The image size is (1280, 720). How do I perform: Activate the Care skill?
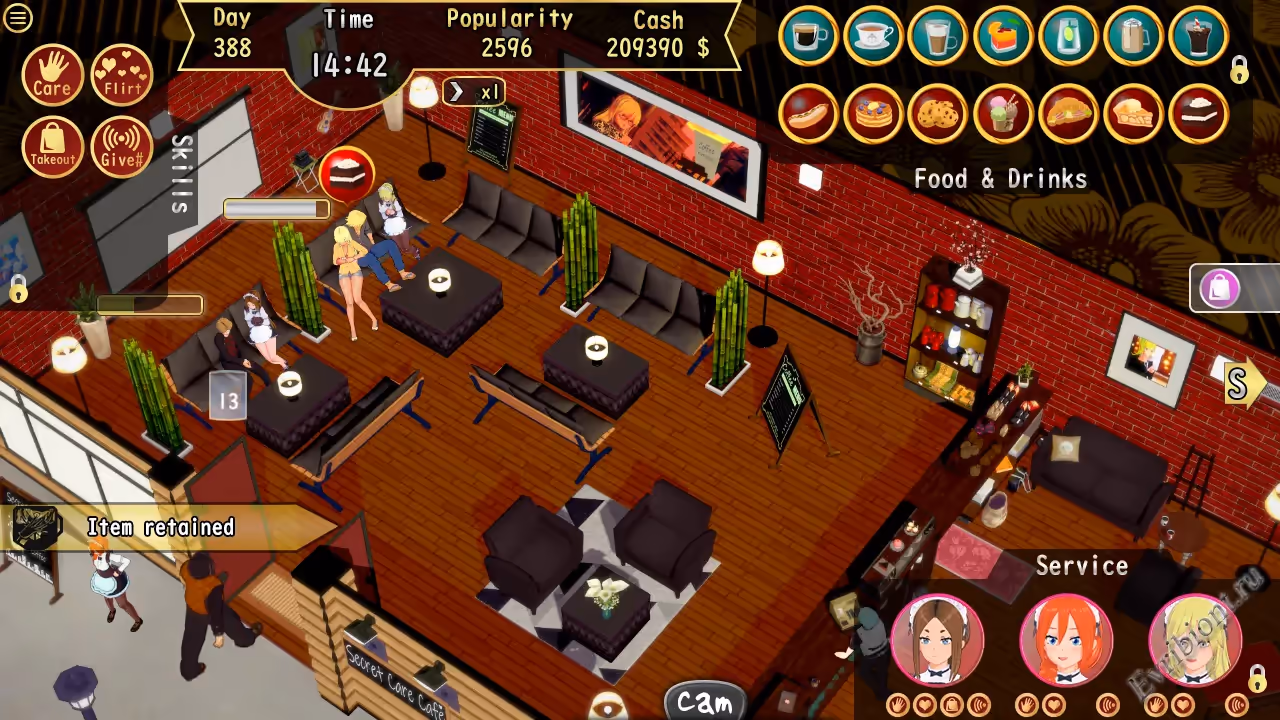(52, 75)
